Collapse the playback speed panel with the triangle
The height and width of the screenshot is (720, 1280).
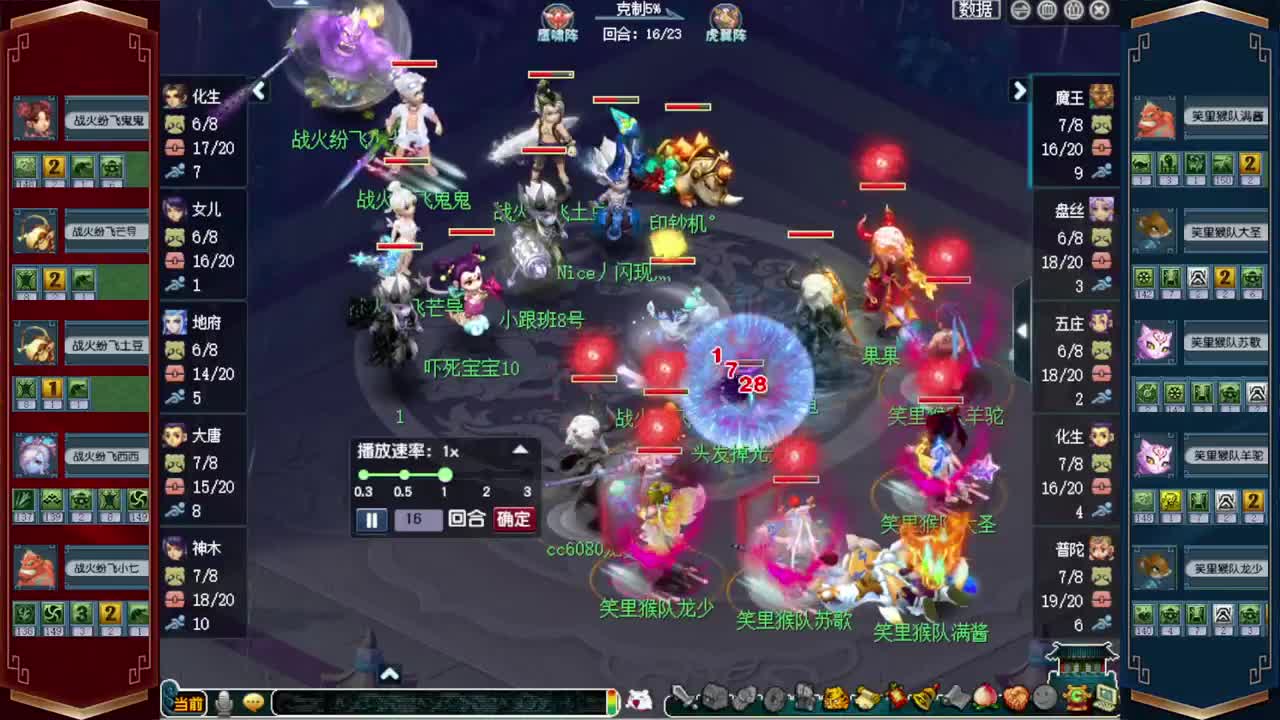pyautogui.click(x=520, y=449)
